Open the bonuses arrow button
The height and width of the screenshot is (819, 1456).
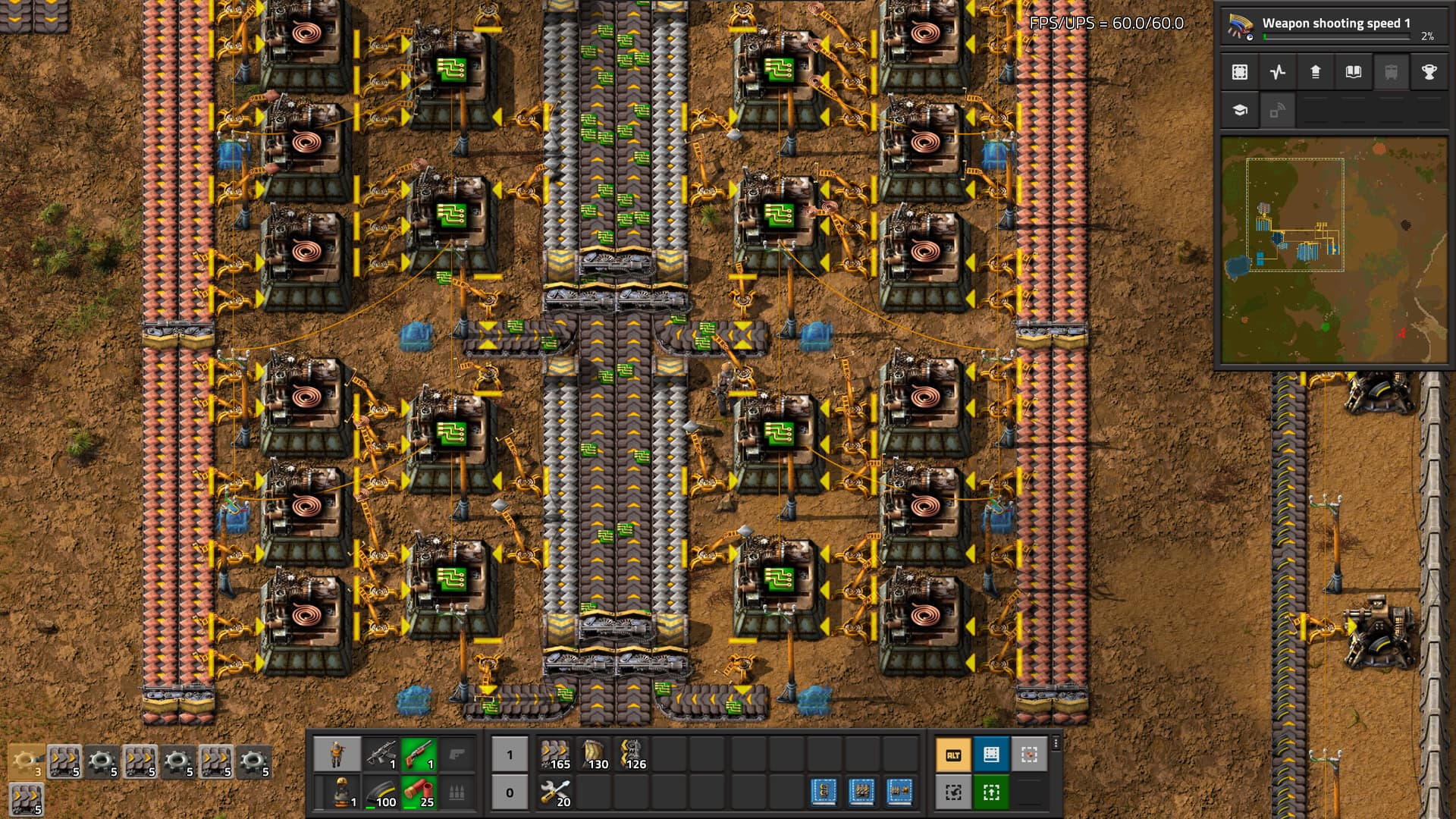(1316, 72)
